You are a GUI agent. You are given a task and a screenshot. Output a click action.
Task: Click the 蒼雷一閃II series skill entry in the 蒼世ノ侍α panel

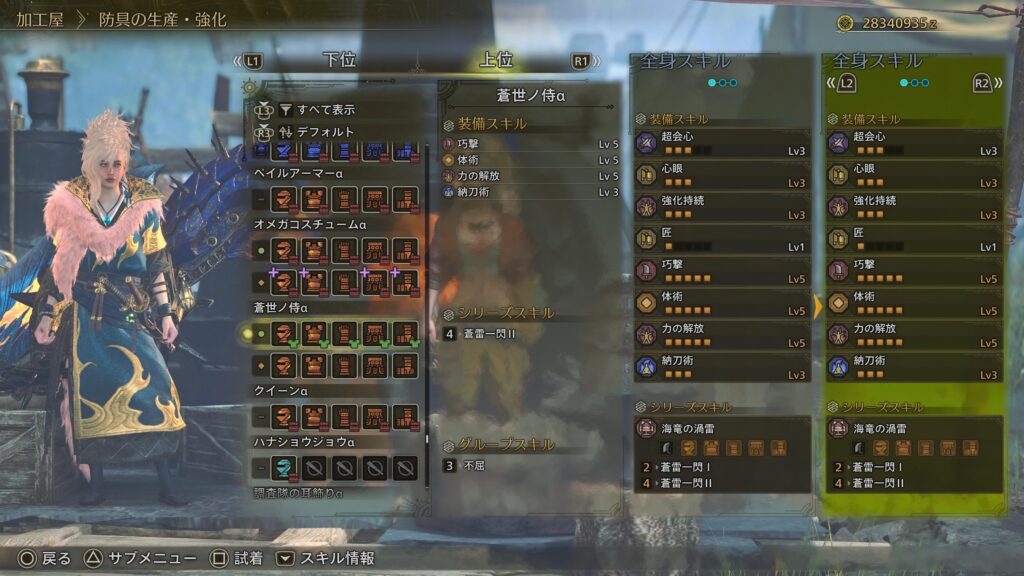click(x=490, y=333)
